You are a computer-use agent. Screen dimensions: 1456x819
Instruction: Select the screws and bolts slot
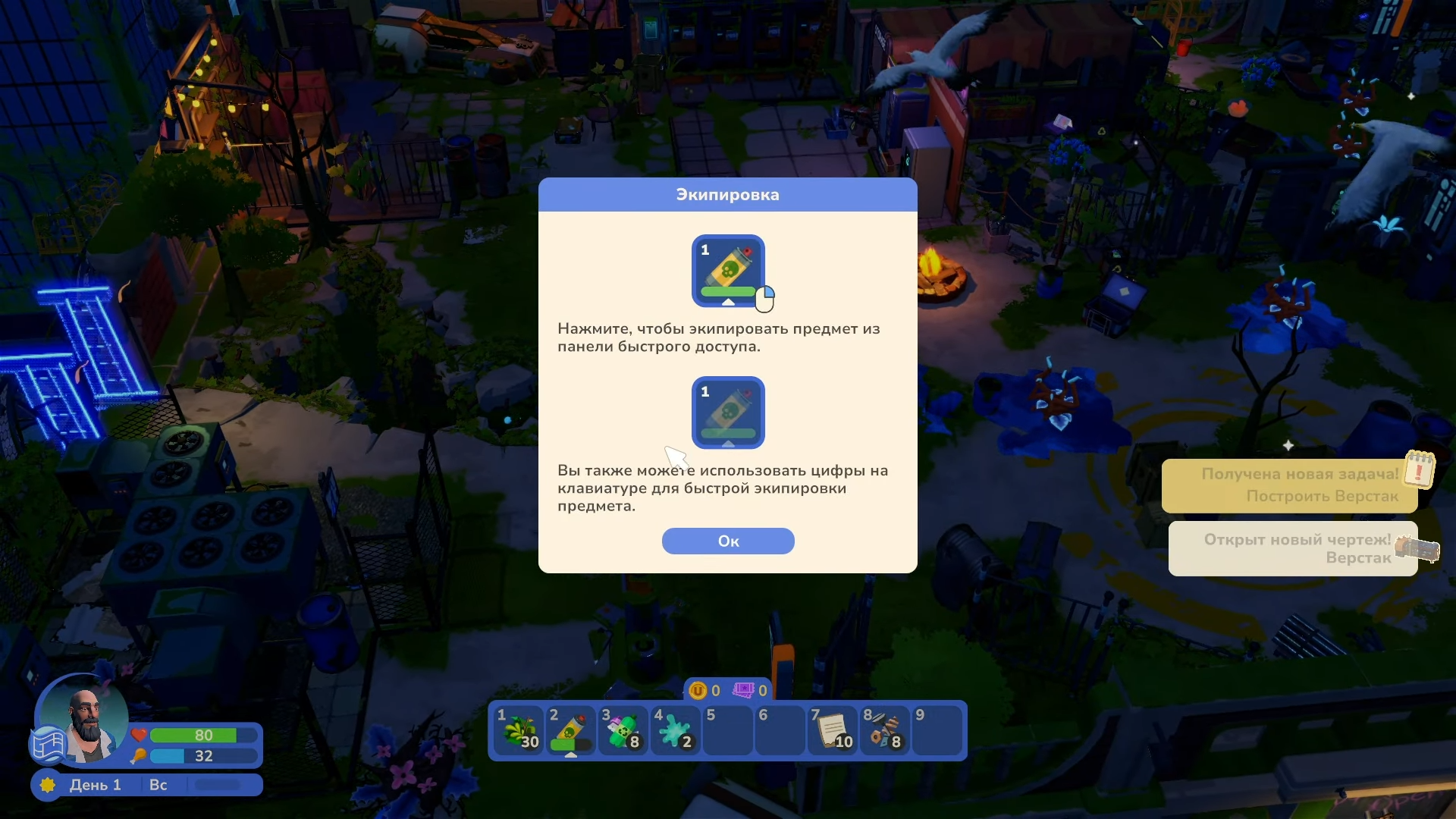(885, 730)
